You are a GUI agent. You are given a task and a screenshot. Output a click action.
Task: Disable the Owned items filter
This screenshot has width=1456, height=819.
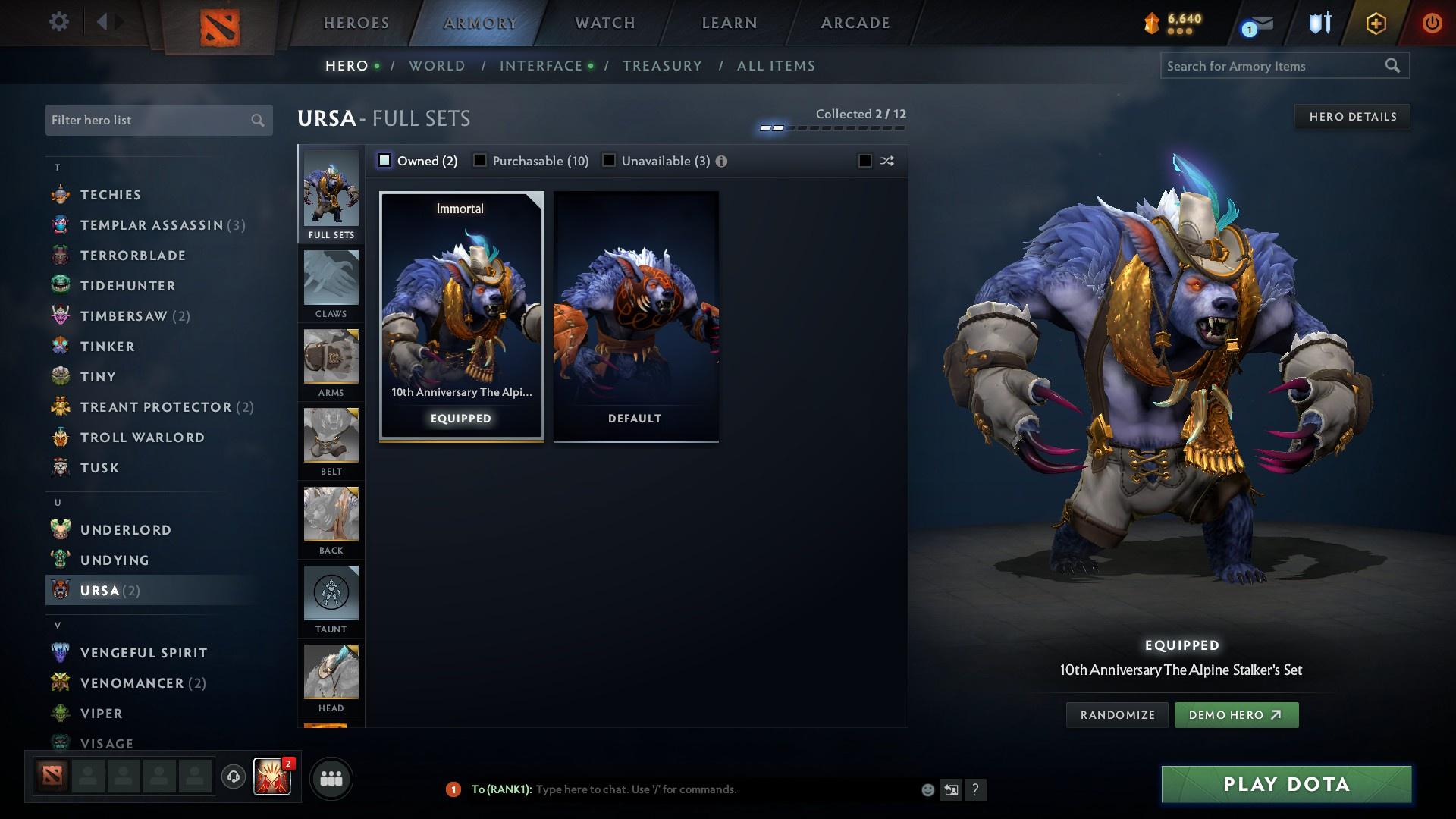[x=385, y=161]
